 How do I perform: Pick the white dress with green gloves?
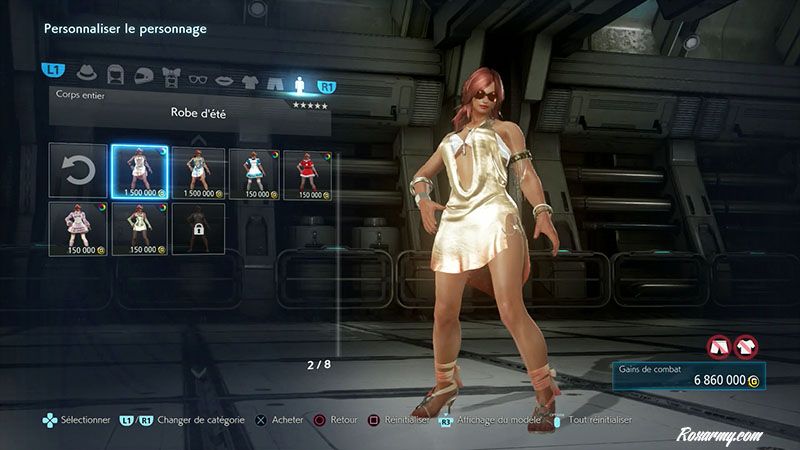(138, 228)
